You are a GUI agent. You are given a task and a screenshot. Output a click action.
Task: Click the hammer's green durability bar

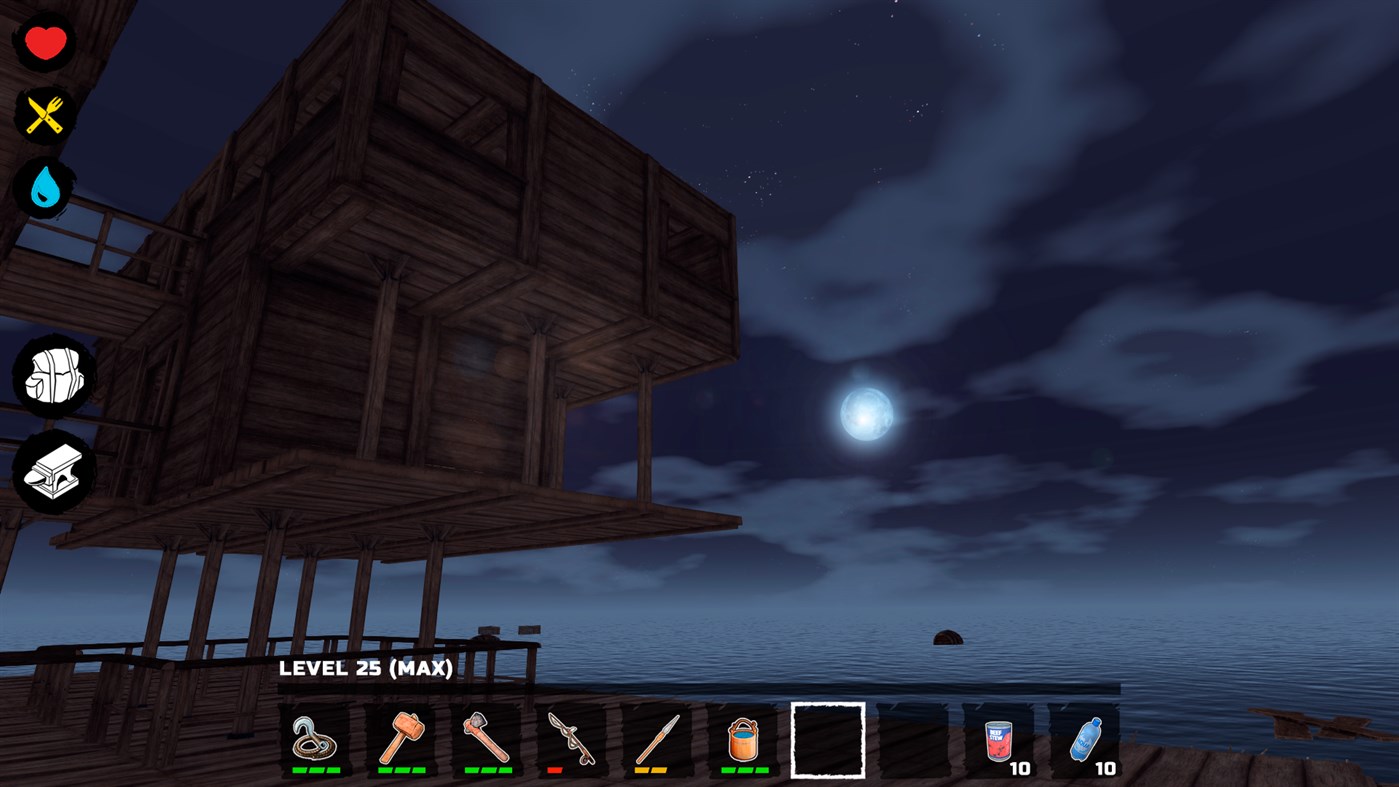401,772
